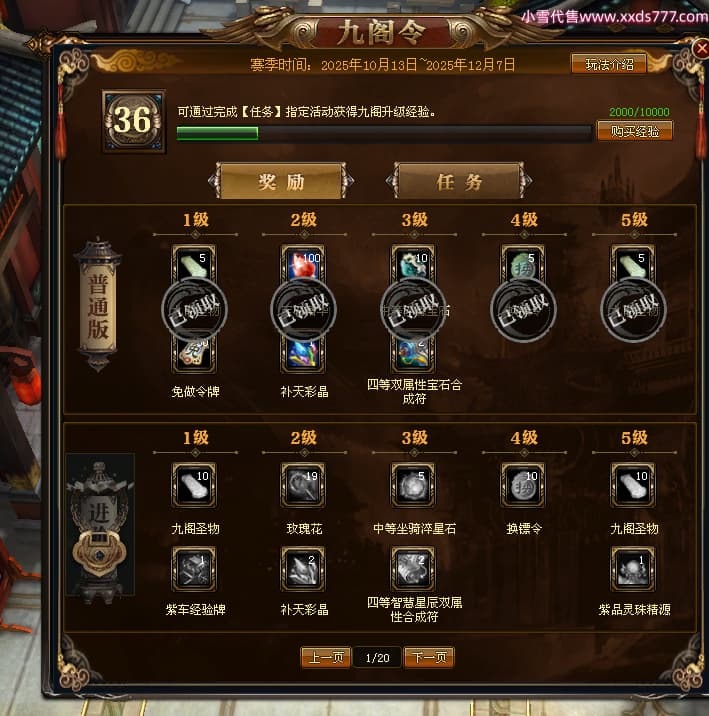The height and width of the screenshot is (716, 709).
Task: Switch to the 奖励 rewards tab
Action: (x=281, y=182)
